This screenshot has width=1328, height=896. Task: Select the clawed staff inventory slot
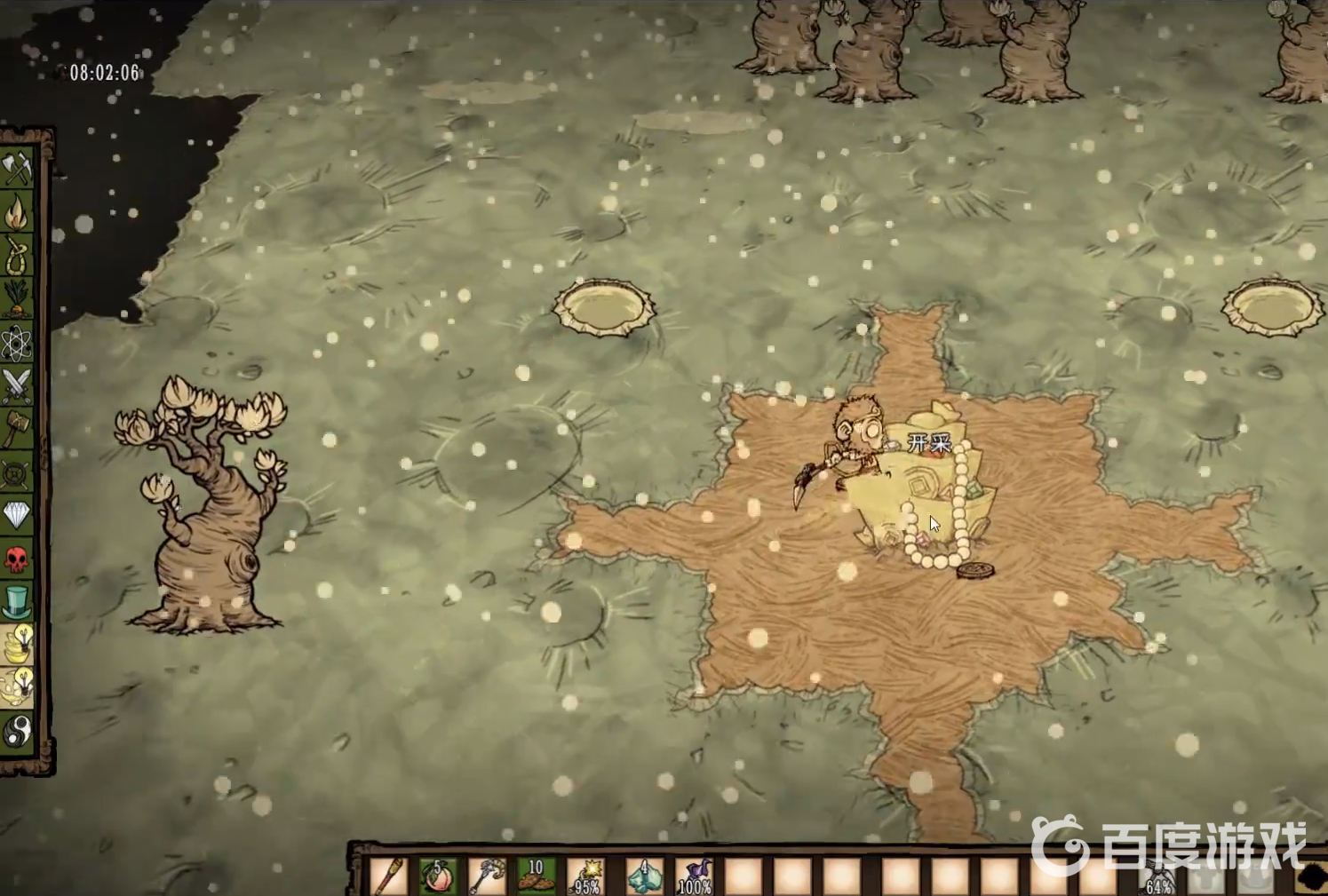tap(487, 876)
